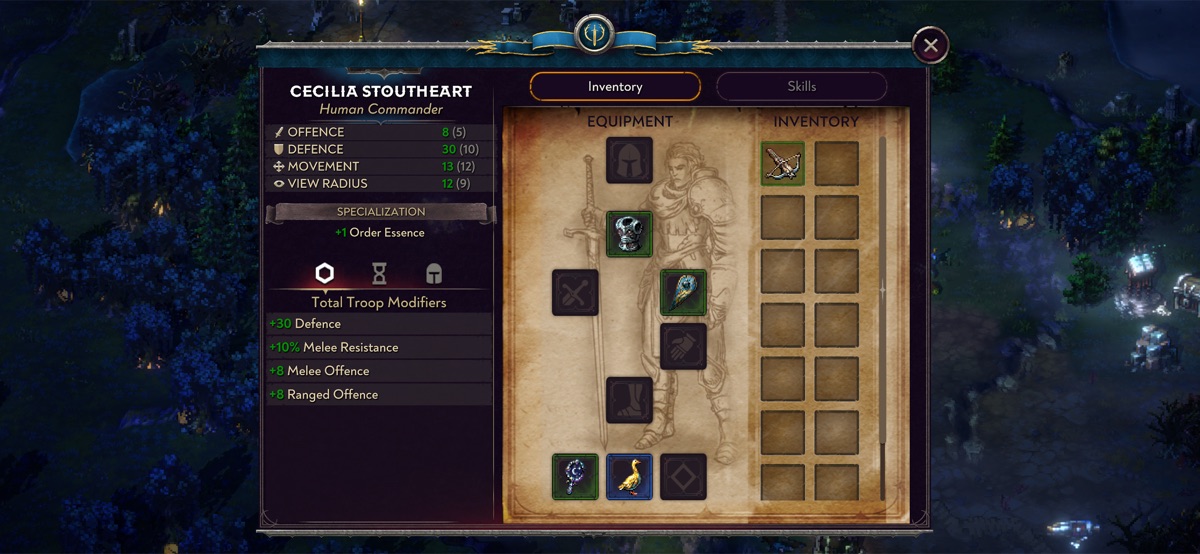Screen dimensions: 1200x554
Task: Click the empty diamond-marked trinket slot
Action: [x=683, y=476]
